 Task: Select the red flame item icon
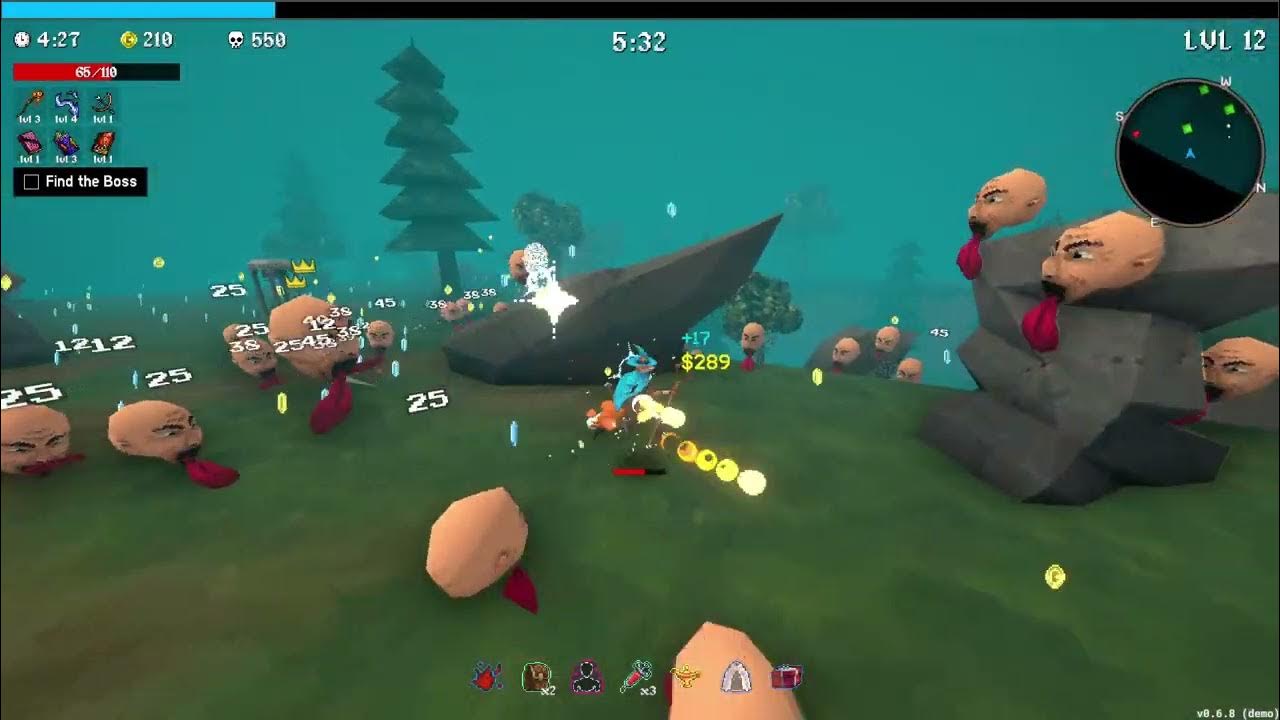(487, 677)
